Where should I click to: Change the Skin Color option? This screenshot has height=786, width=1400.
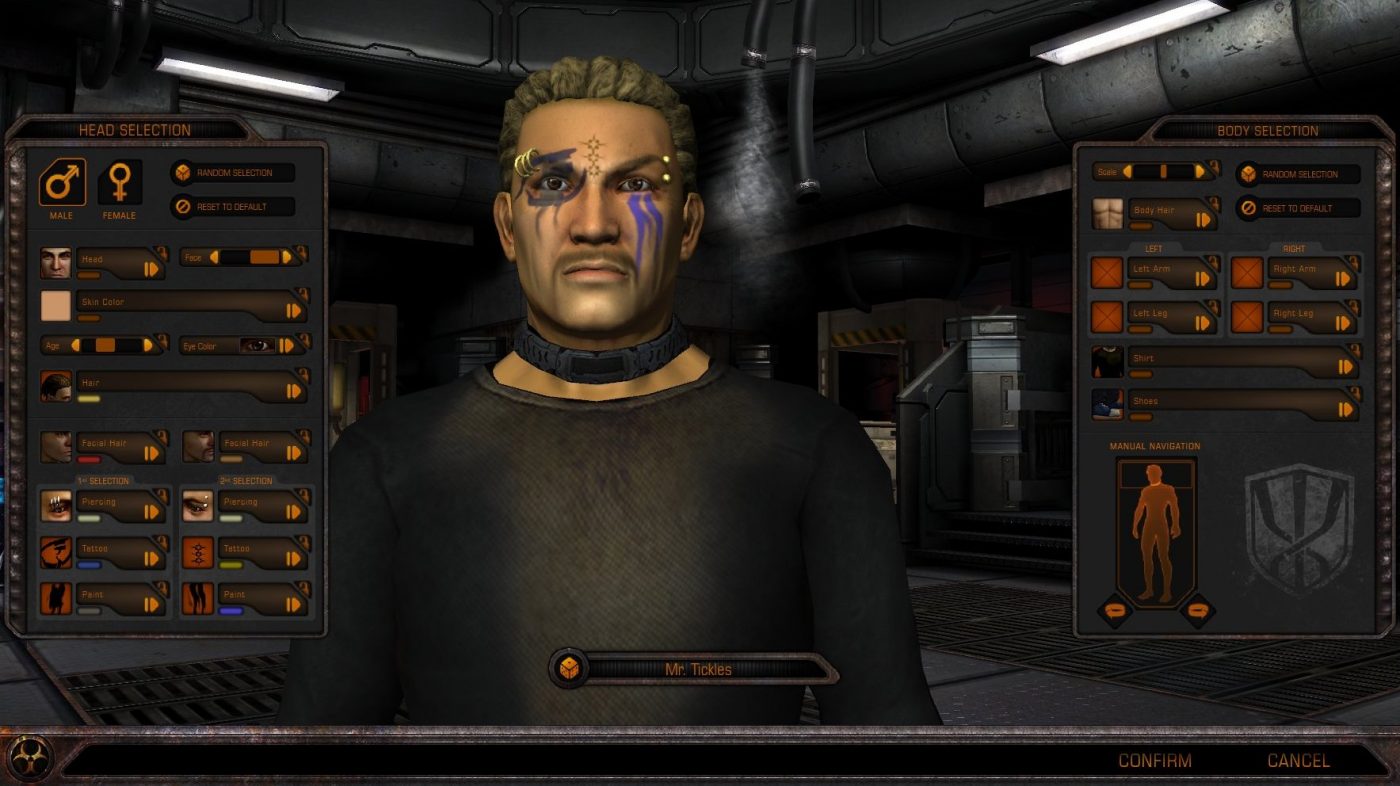tap(294, 310)
